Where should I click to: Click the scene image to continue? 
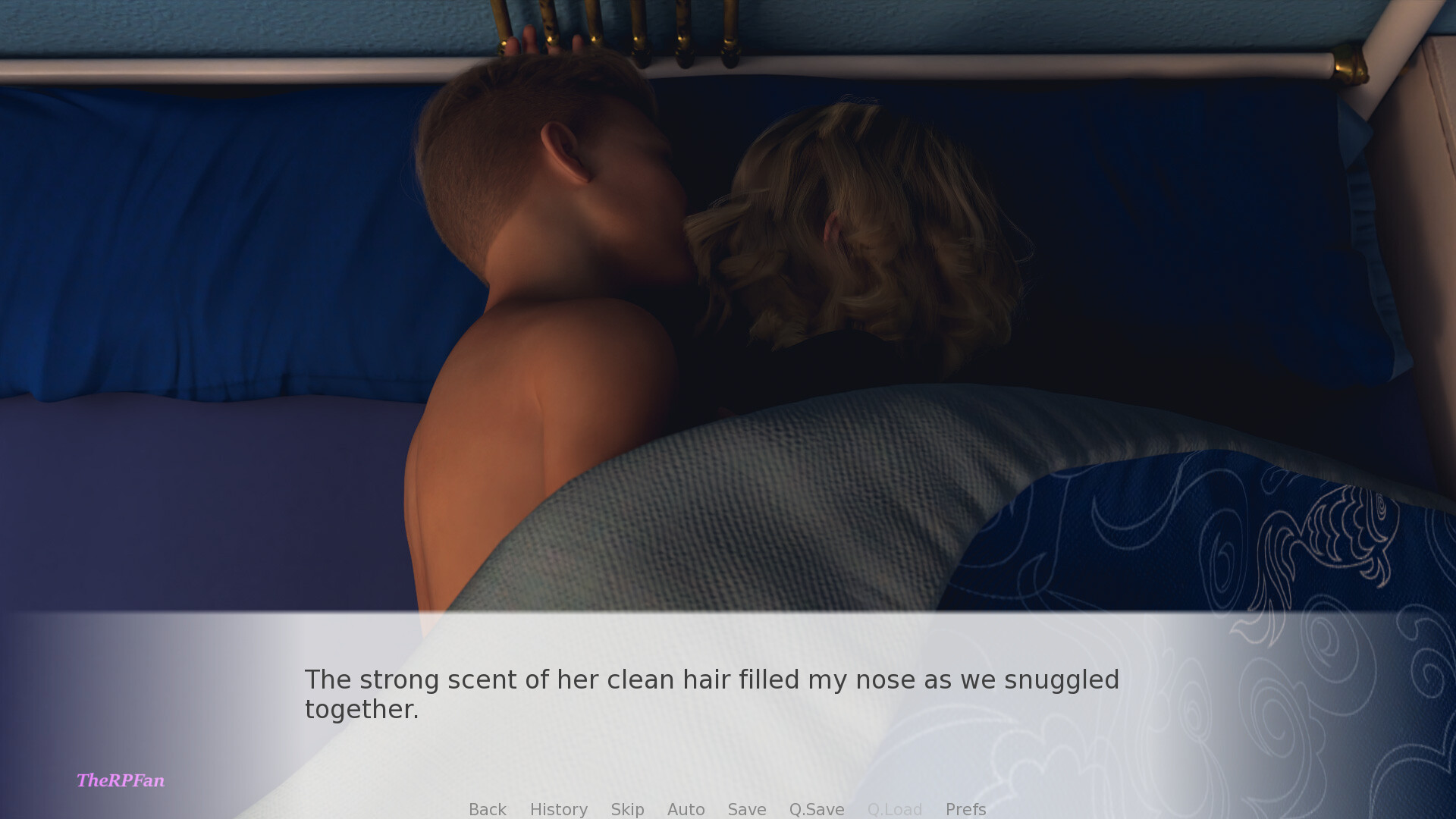pyautogui.click(x=728, y=303)
